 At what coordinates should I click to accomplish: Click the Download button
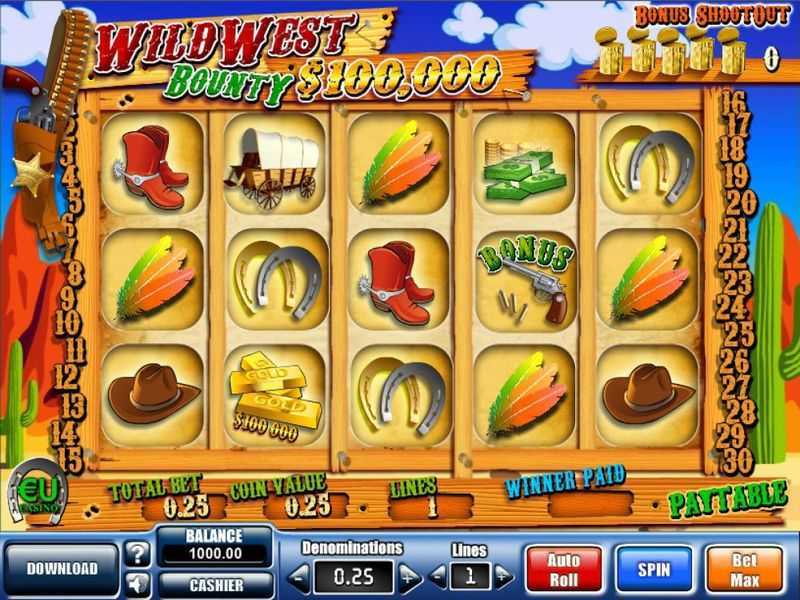pos(62,569)
